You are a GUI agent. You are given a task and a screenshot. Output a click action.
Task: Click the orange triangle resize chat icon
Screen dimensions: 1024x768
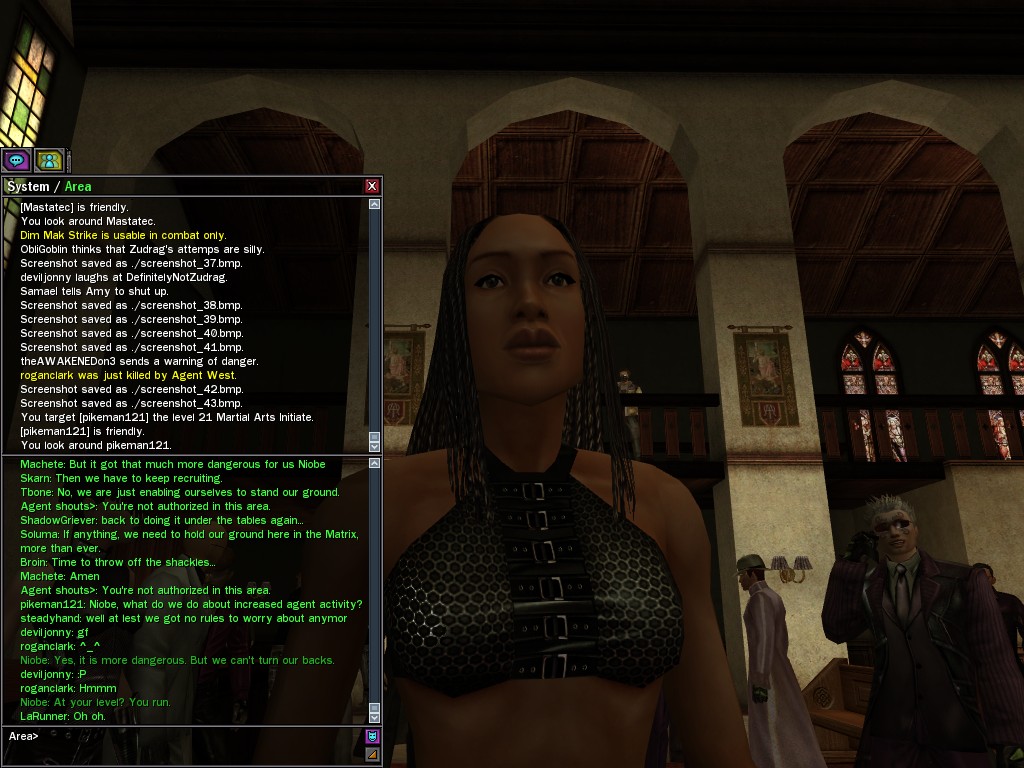point(372,754)
